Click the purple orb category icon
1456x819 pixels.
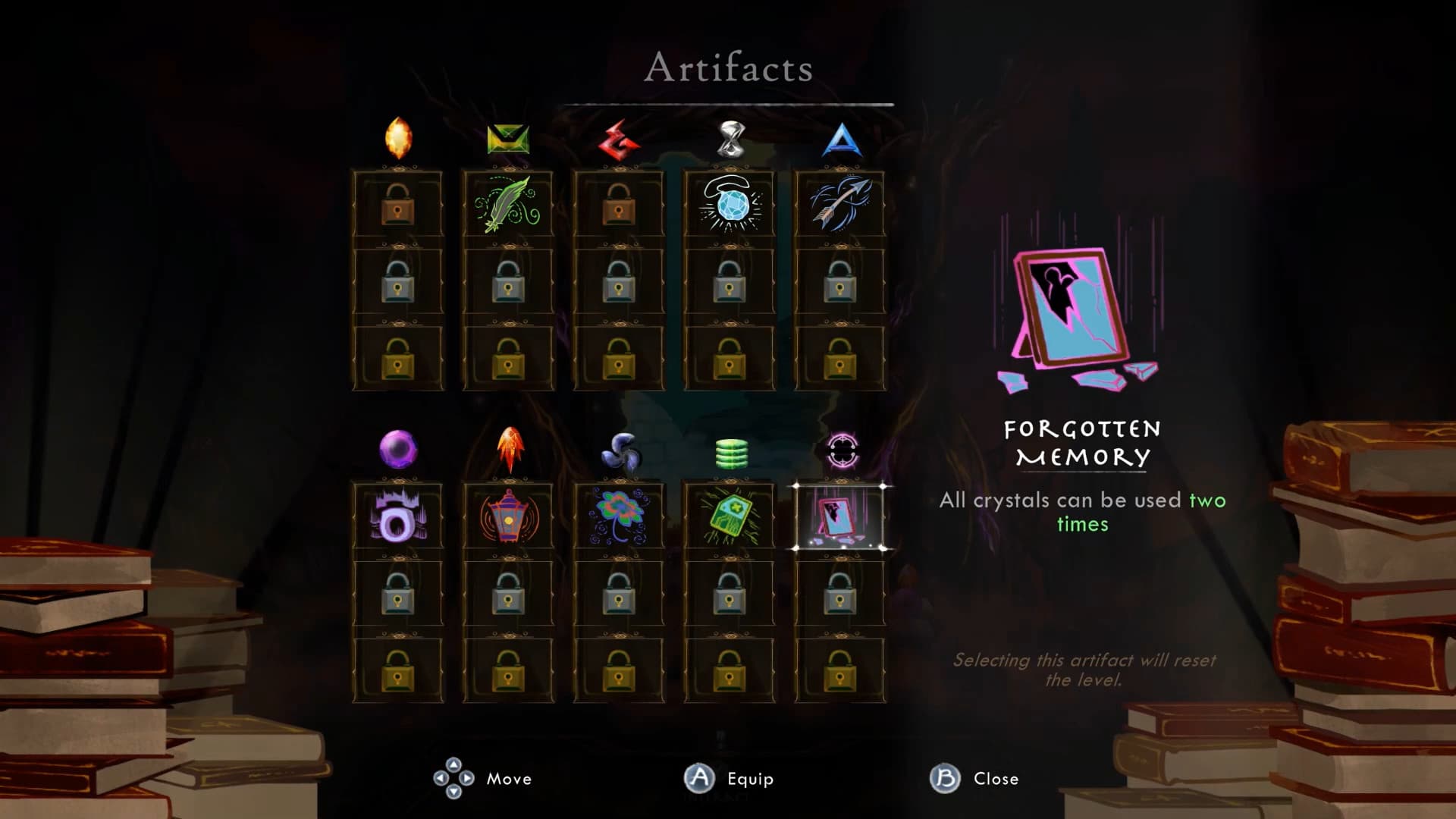(397, 450)
